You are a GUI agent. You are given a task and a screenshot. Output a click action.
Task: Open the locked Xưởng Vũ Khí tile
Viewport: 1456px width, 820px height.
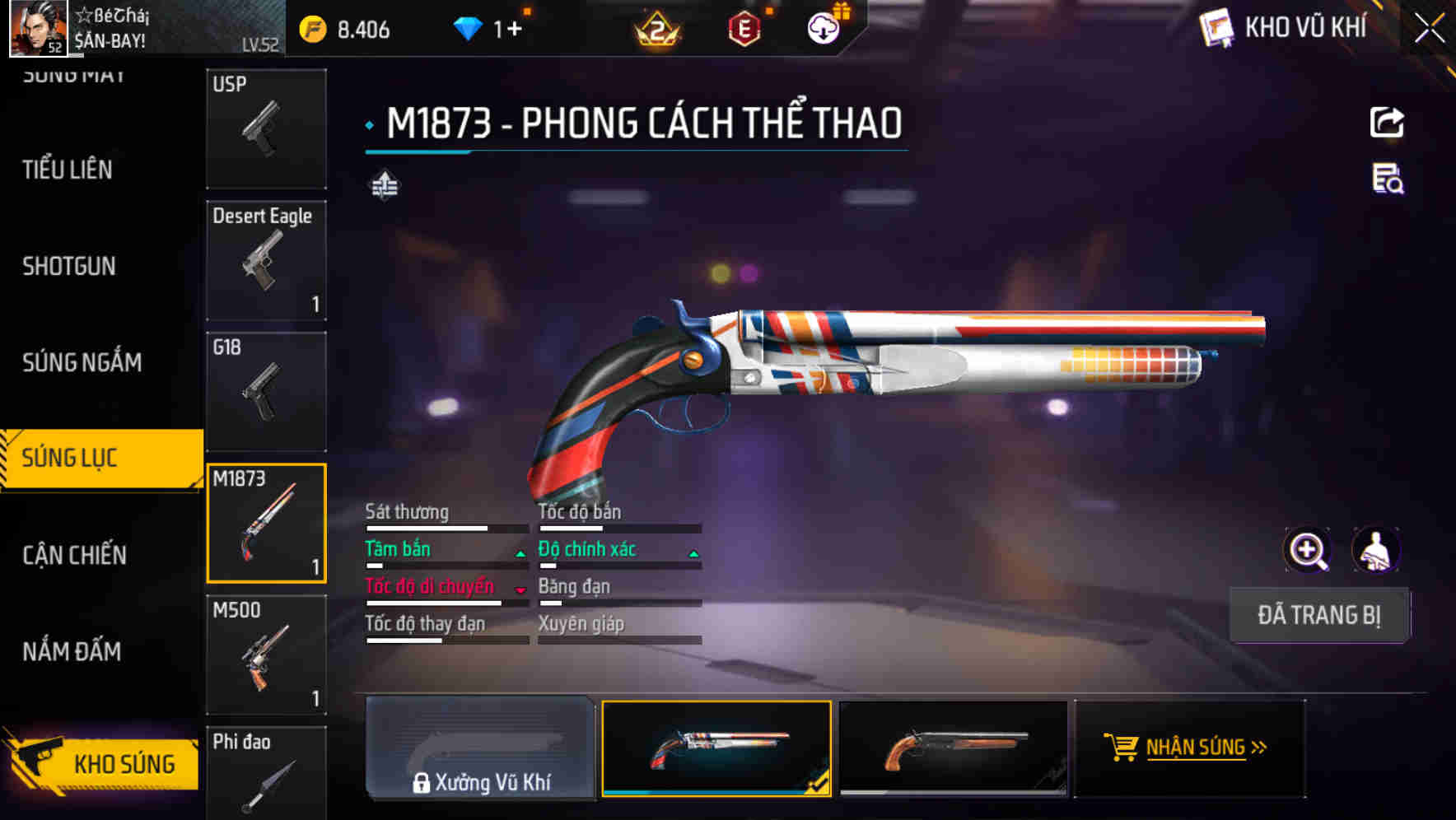point(480,748)
